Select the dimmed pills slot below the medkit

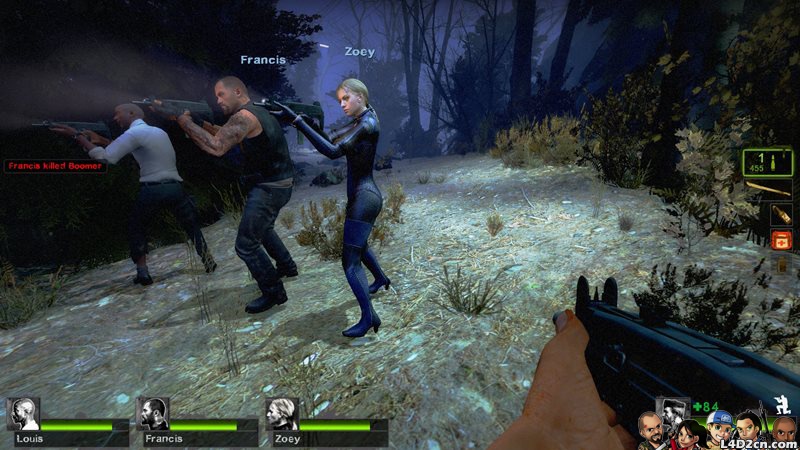[782, 264]
